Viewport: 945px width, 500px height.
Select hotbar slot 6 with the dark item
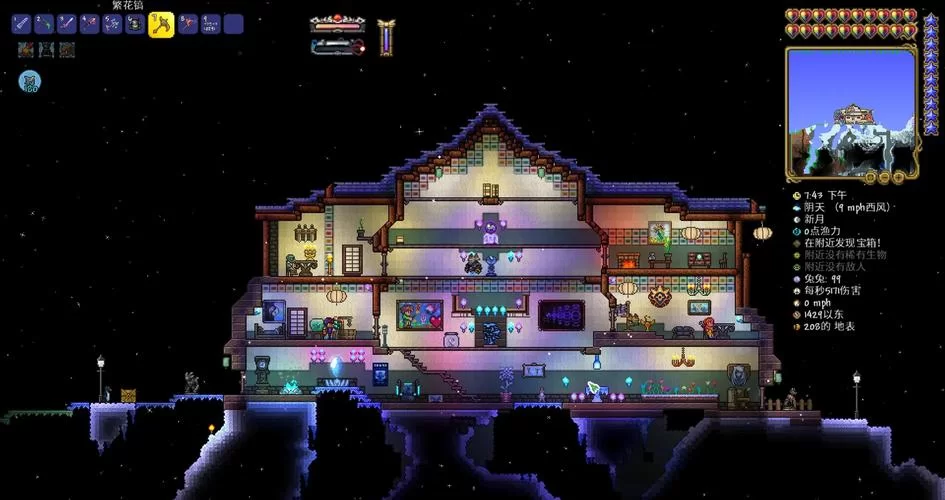click(x=135, y=24)
